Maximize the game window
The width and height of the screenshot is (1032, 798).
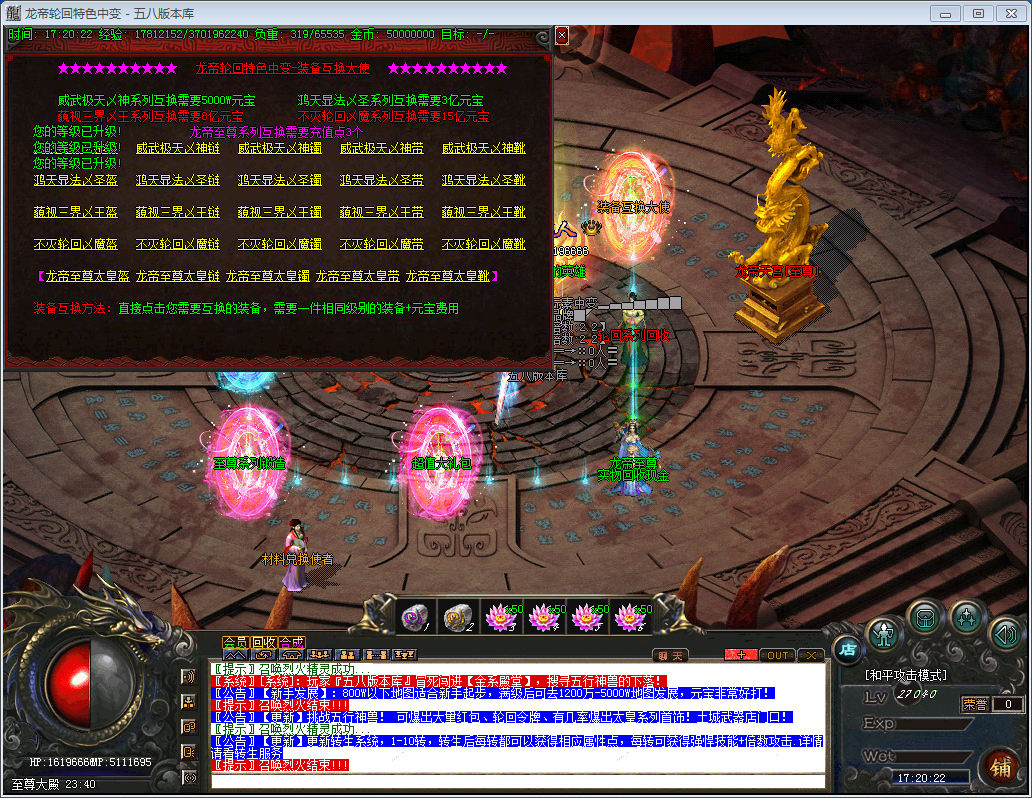click(x=978, y=13)
